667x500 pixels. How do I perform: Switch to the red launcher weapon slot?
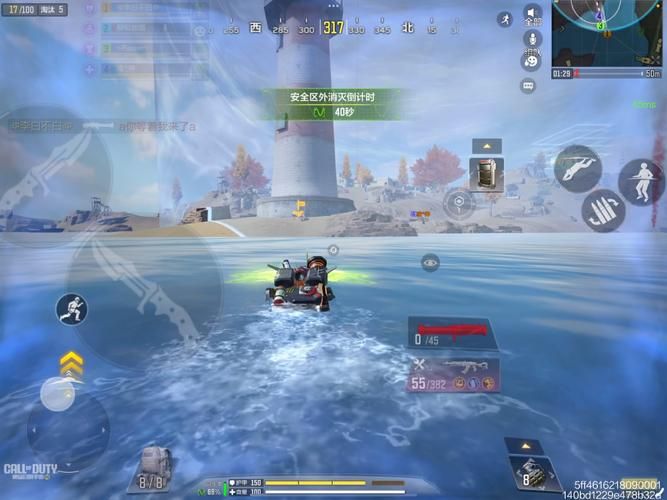click(x=451, y=331)
